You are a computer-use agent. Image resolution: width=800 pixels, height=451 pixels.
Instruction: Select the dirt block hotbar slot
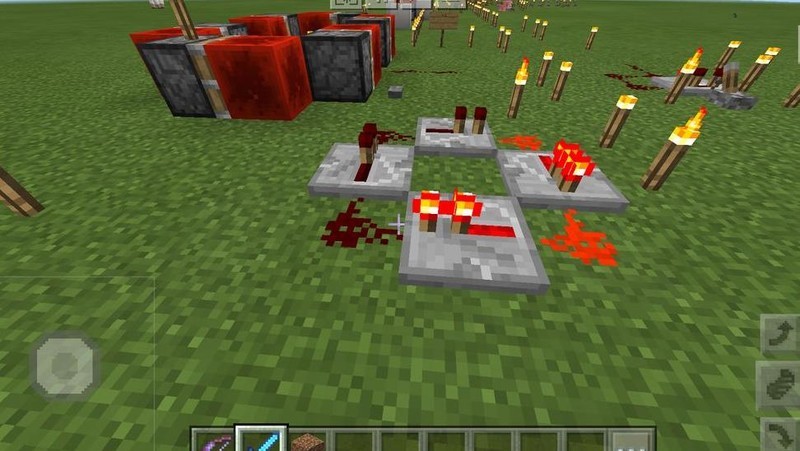(308, 441)
